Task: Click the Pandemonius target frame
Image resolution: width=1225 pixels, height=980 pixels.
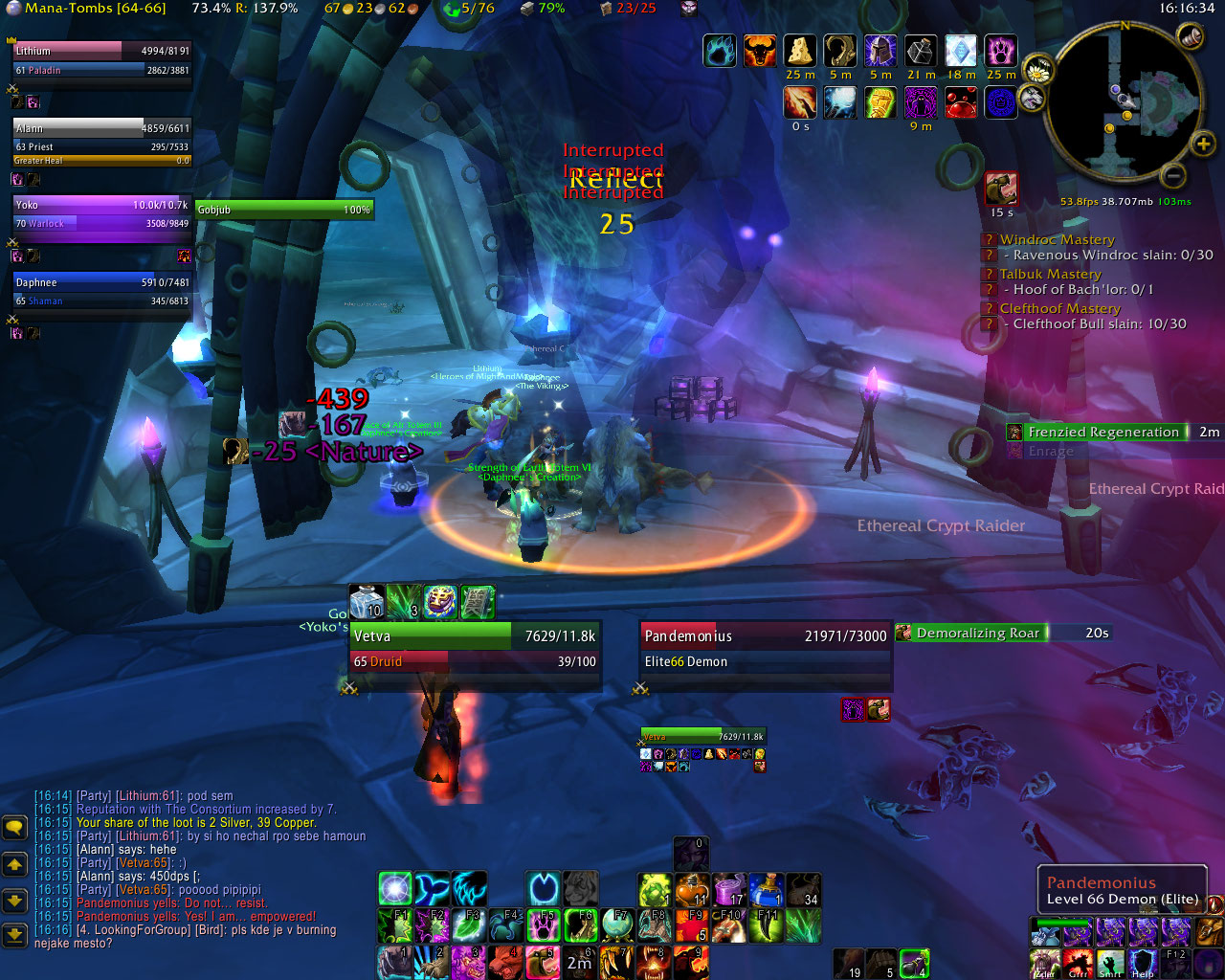Action: (x=765, y=647)
